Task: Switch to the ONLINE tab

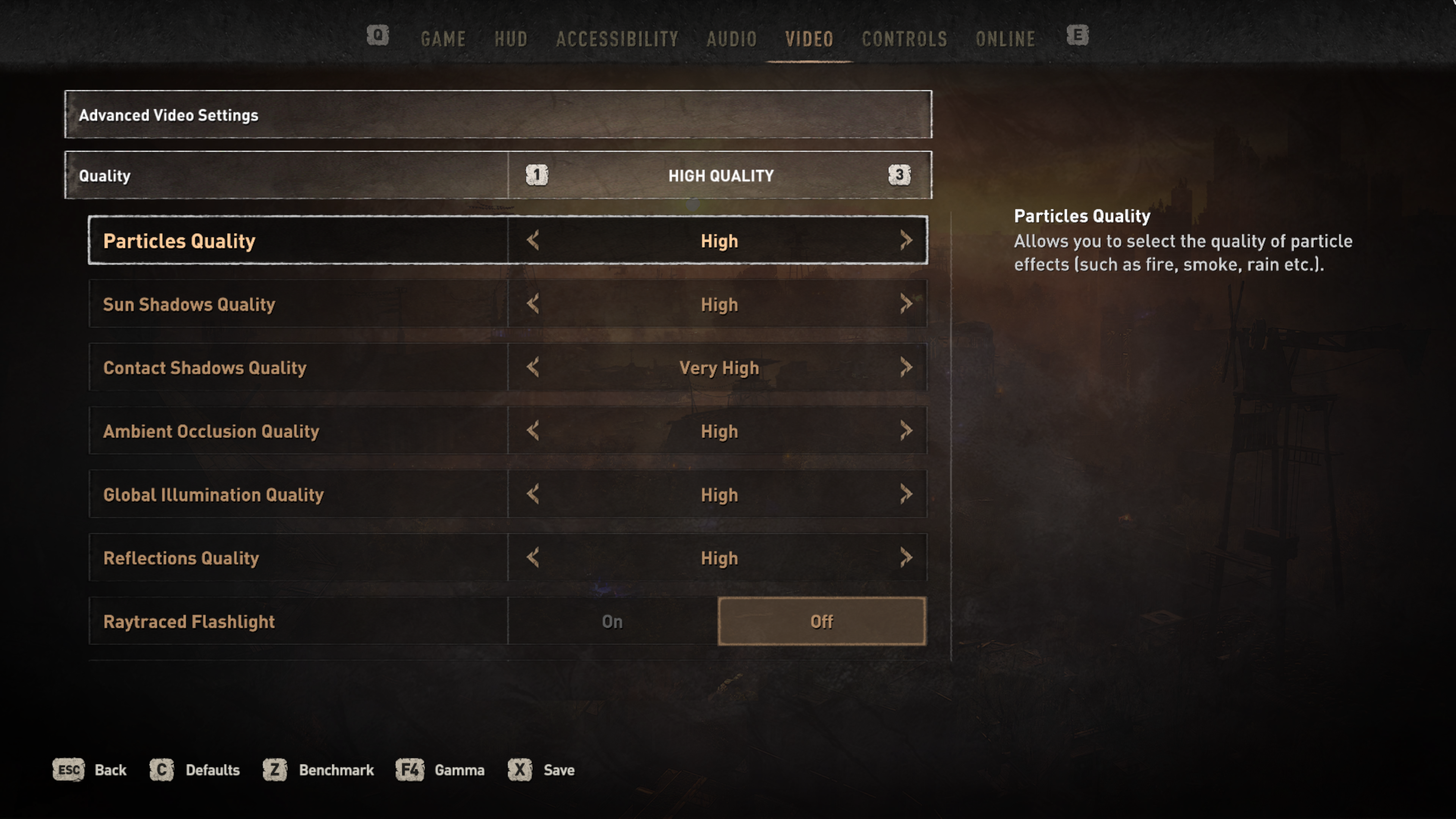Action: pos(1006,39)
